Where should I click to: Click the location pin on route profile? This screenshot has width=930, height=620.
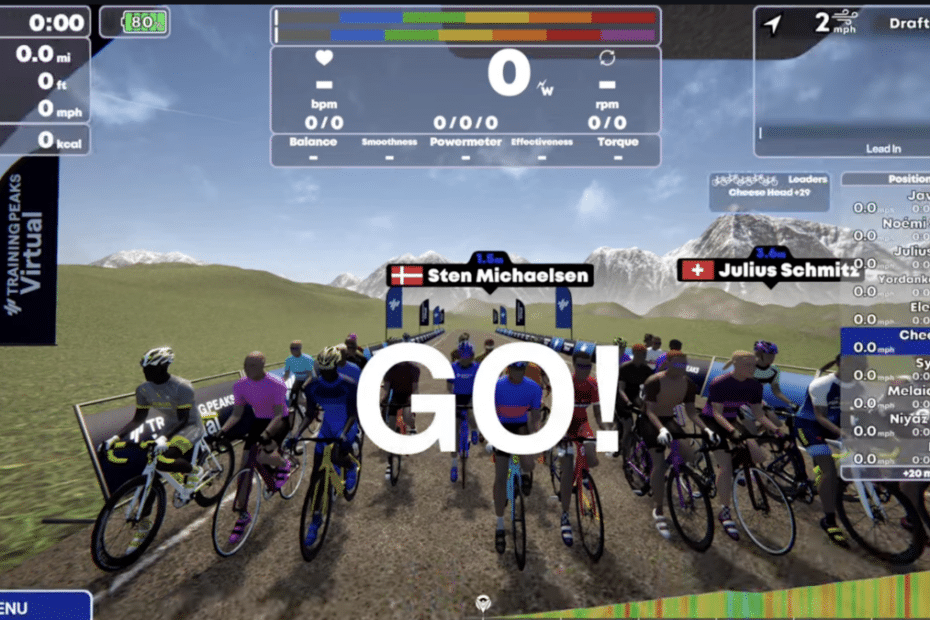(x=484, y=604)
